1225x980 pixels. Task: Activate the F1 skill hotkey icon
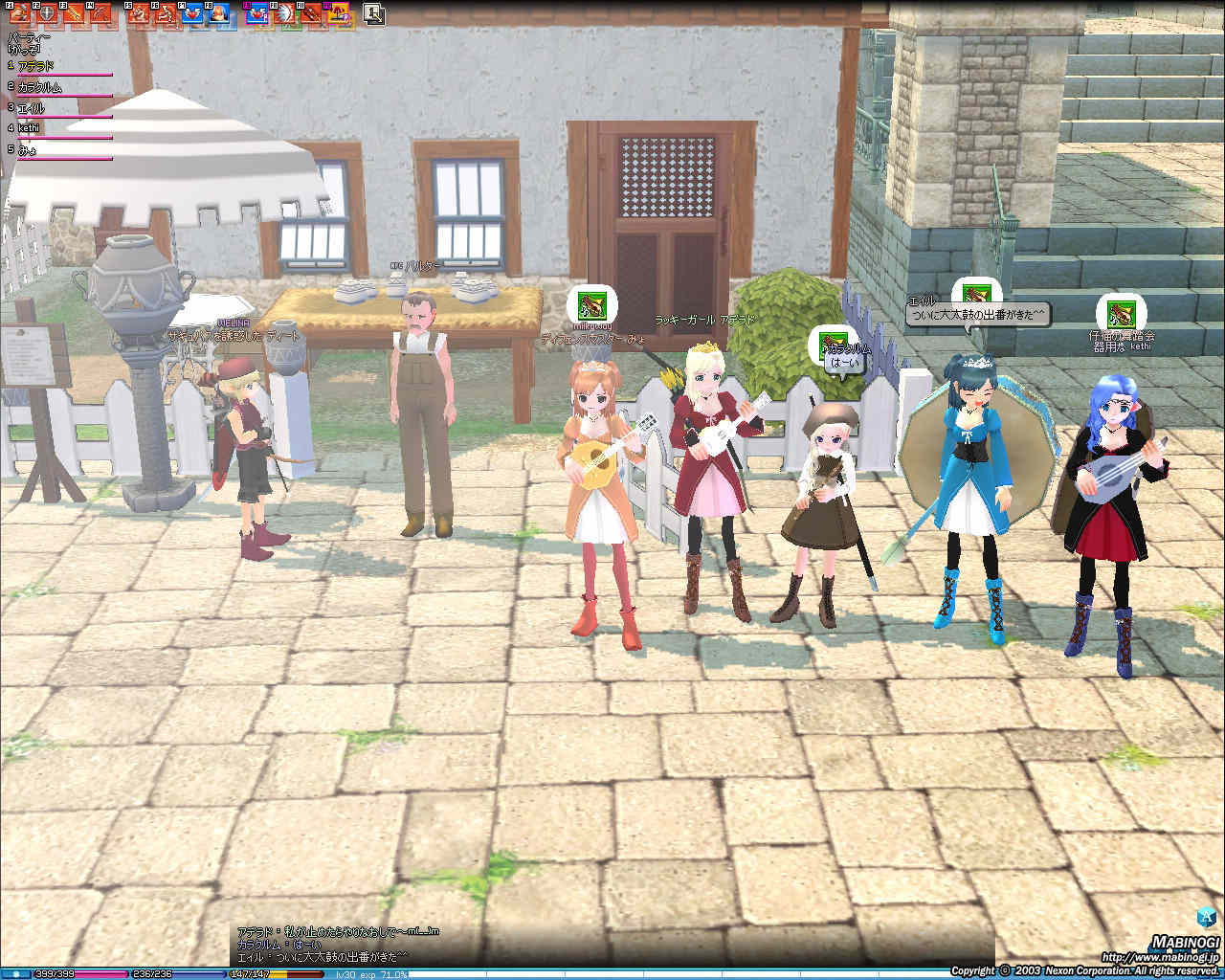19,13
